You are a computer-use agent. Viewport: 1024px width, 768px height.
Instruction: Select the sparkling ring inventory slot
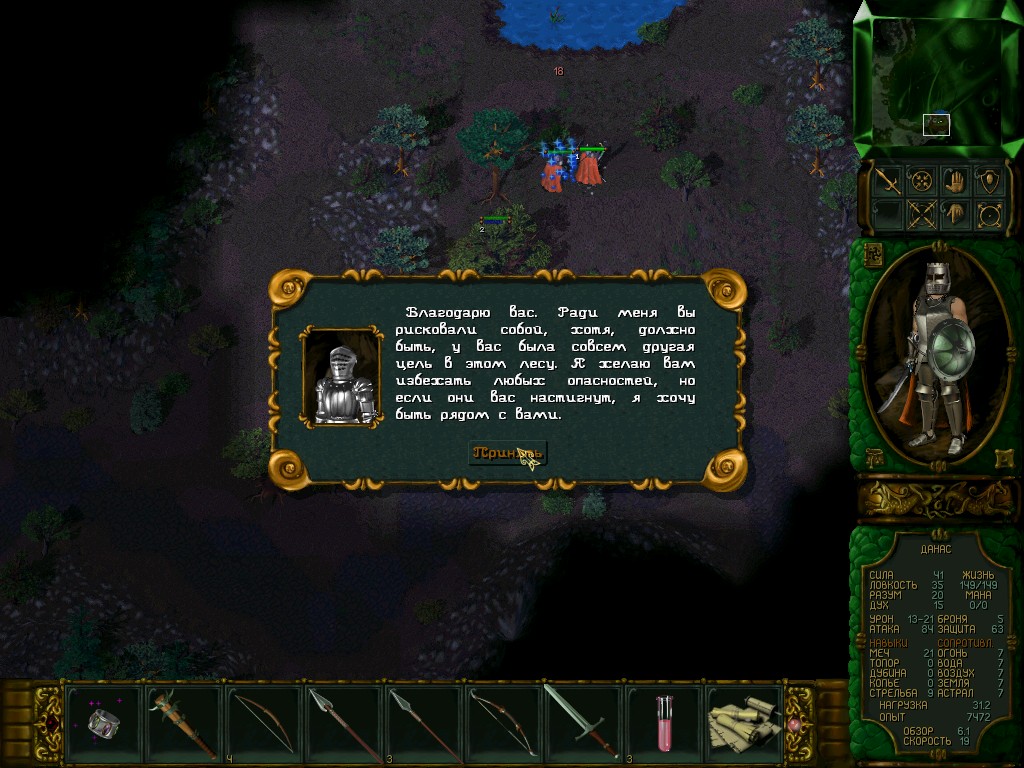point(104,721)
